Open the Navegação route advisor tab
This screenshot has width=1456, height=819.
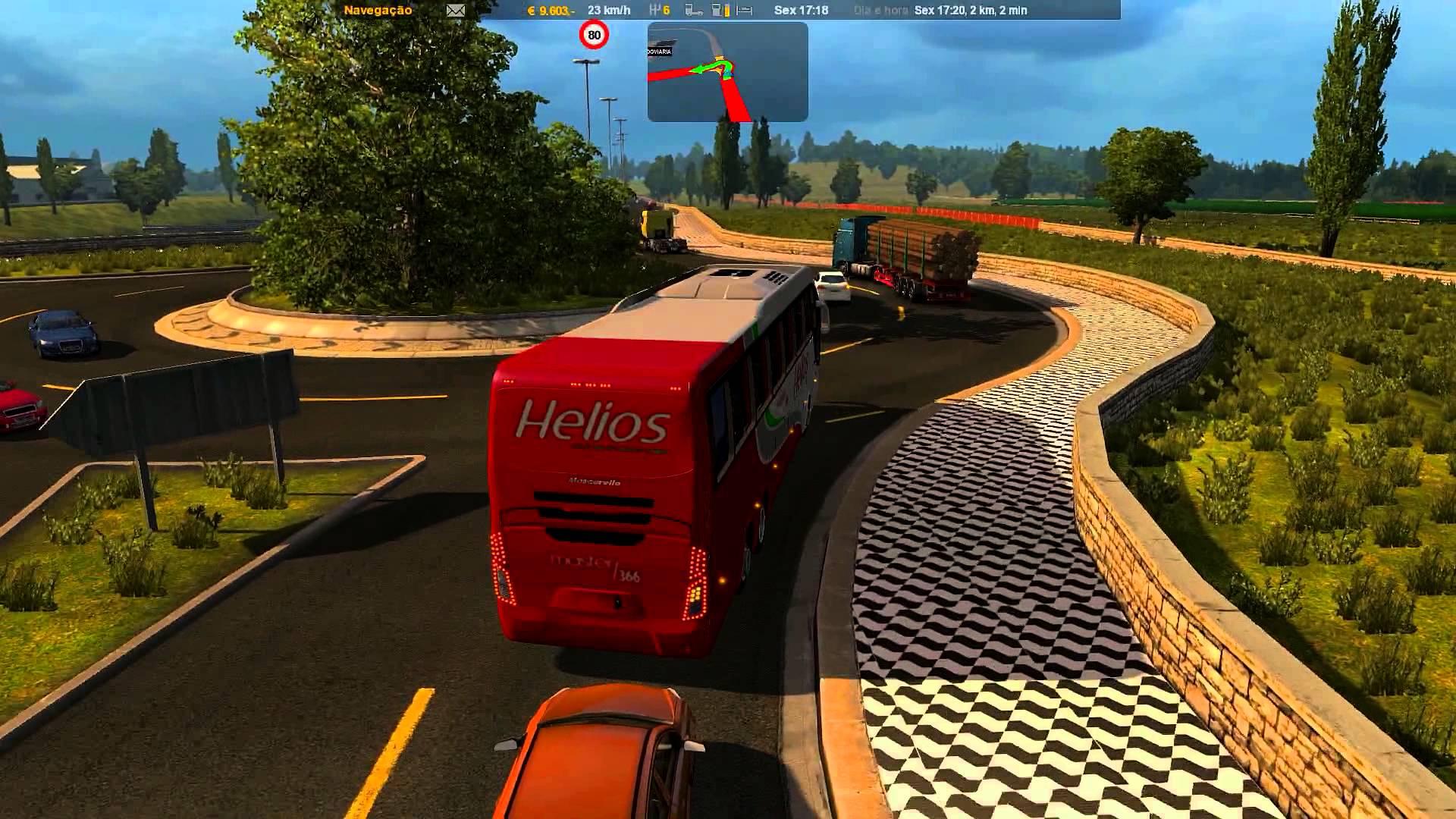[x=378, y=11]
